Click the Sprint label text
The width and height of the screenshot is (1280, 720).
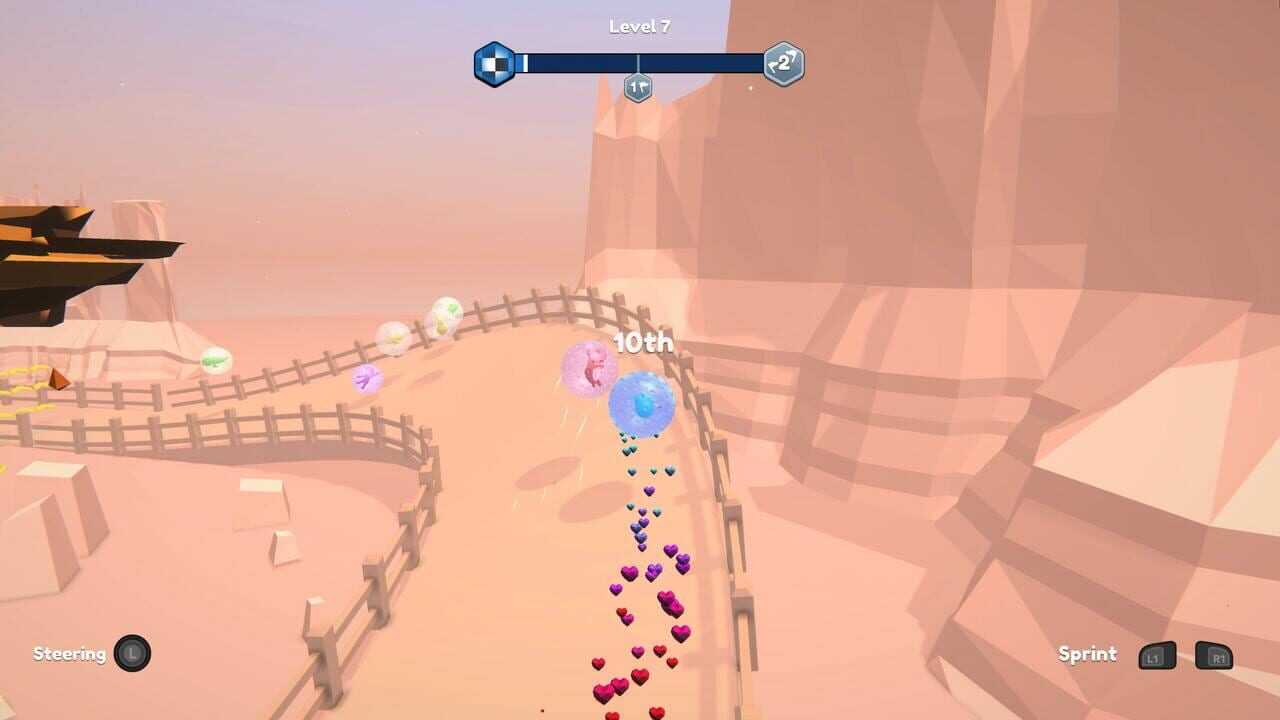1087,654
